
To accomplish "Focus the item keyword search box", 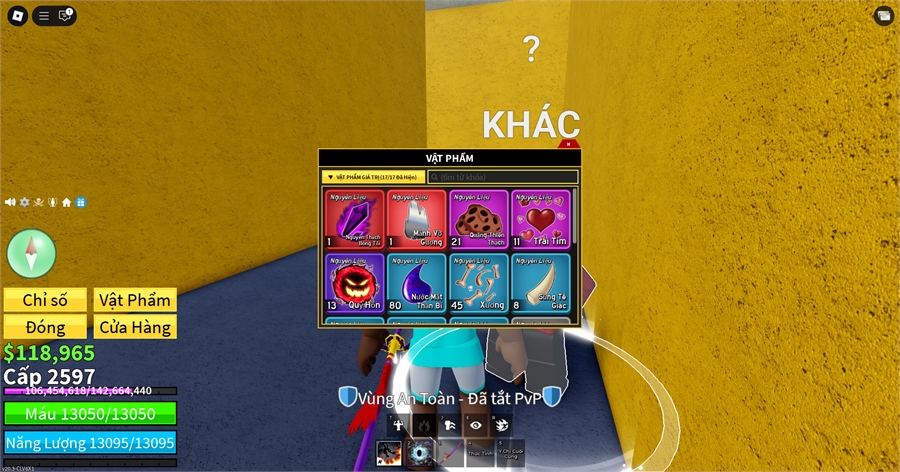I will pos(503,177).
